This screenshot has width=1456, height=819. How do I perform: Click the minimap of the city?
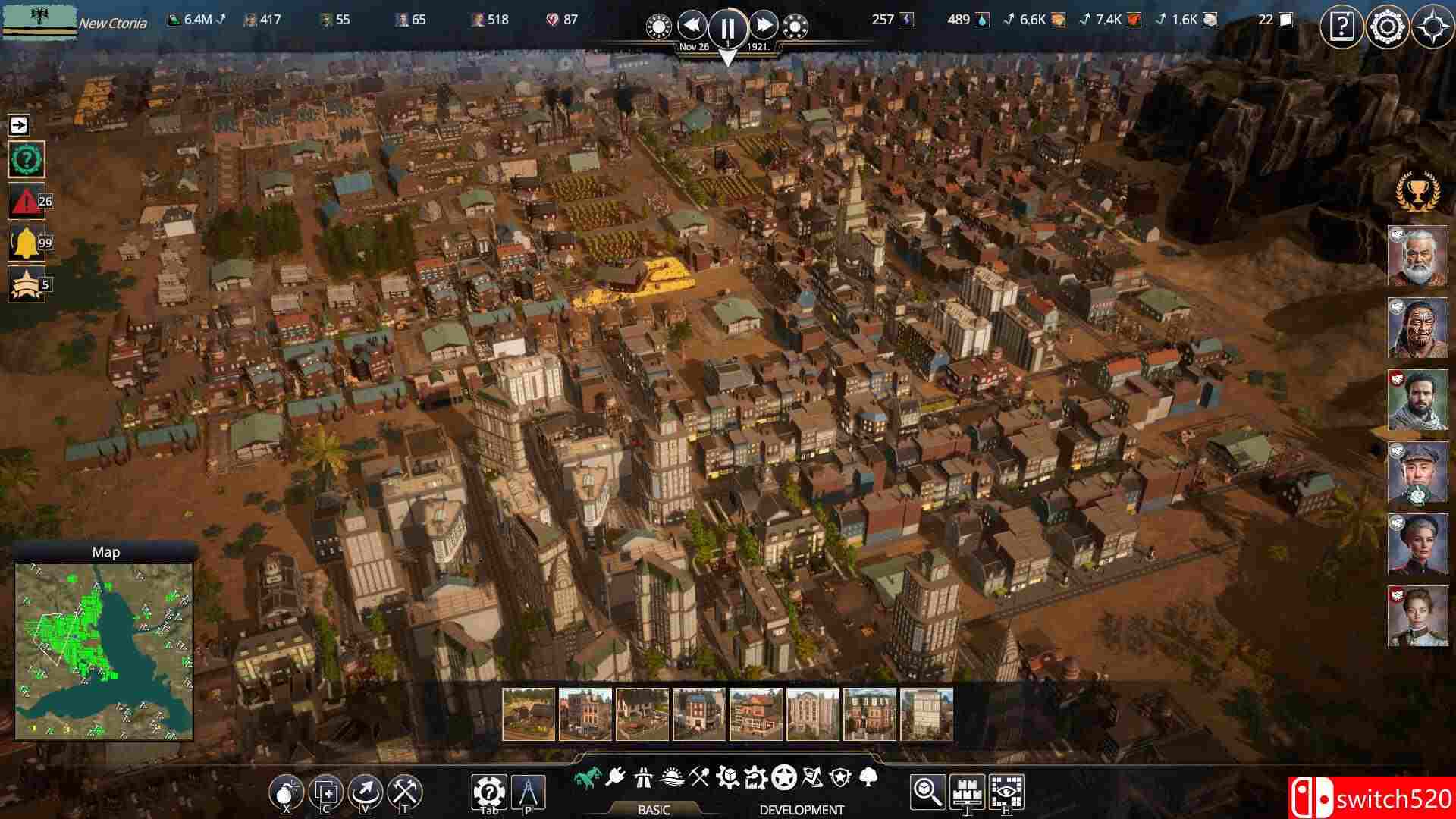pyautogui.click(x=105, y=651)
